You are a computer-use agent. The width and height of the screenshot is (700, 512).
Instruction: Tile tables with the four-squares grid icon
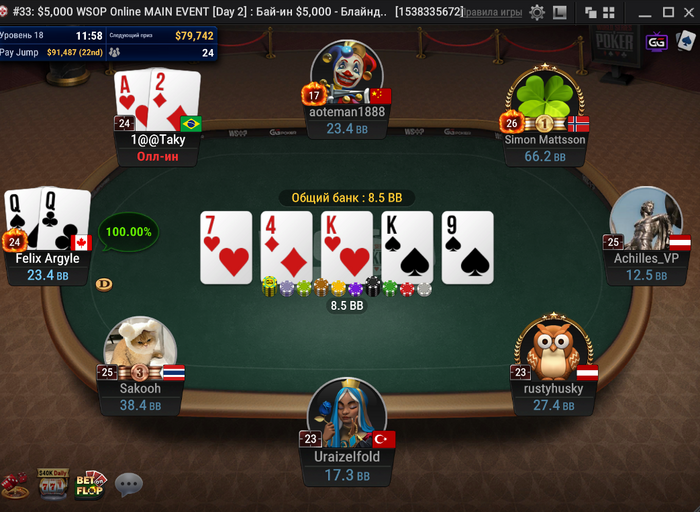[606, 13]
